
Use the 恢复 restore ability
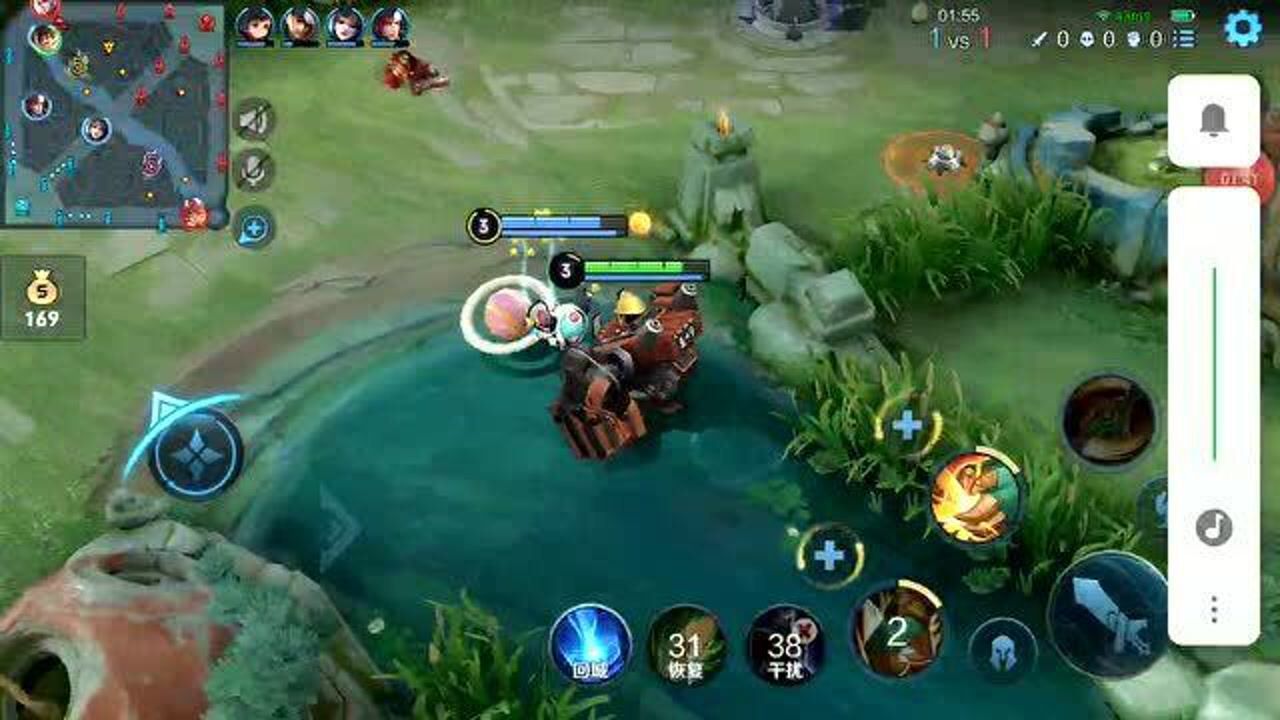coord(686,645)
